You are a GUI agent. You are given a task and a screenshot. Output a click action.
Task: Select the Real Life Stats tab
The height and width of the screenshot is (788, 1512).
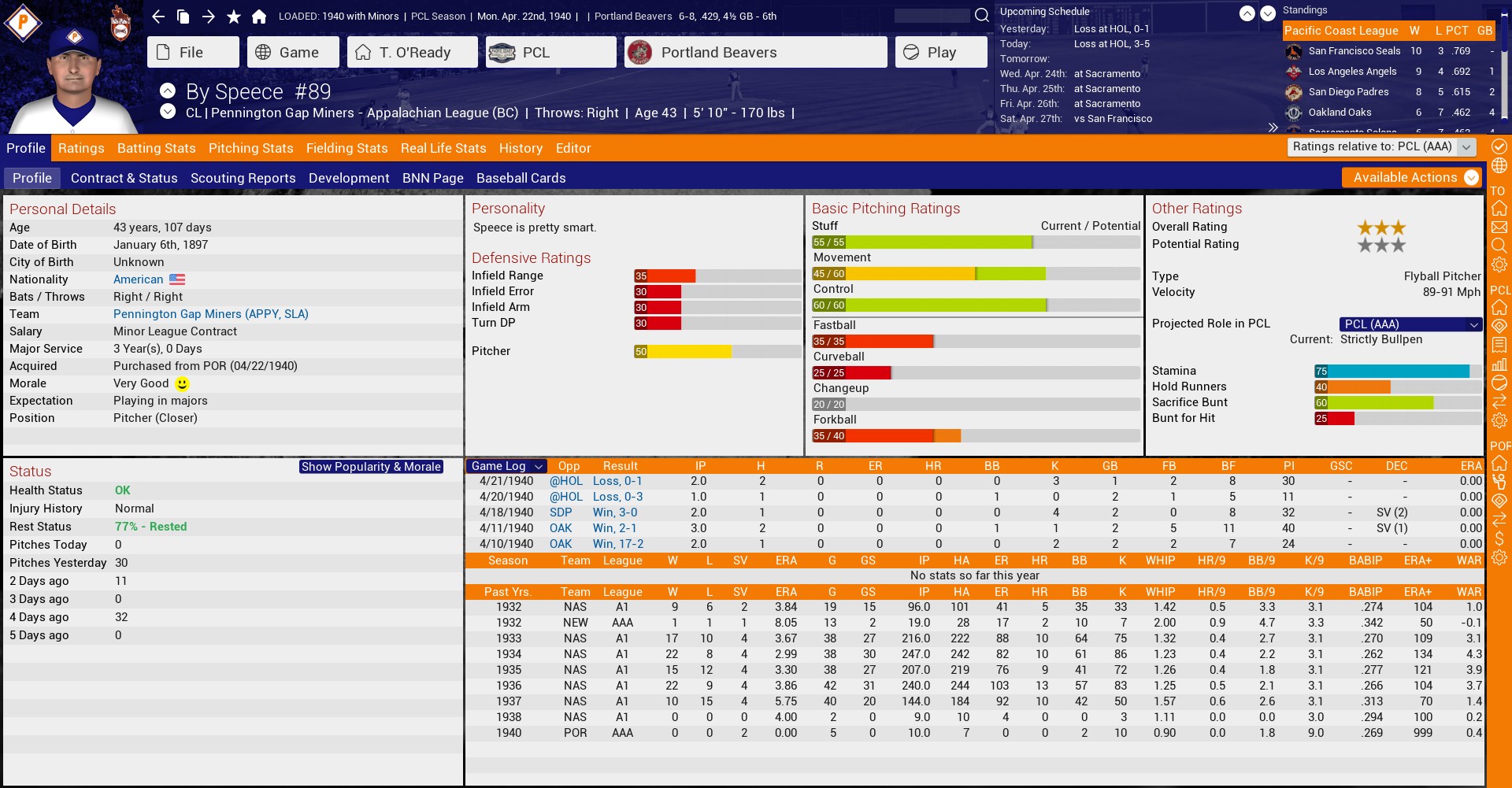point(443,148)
